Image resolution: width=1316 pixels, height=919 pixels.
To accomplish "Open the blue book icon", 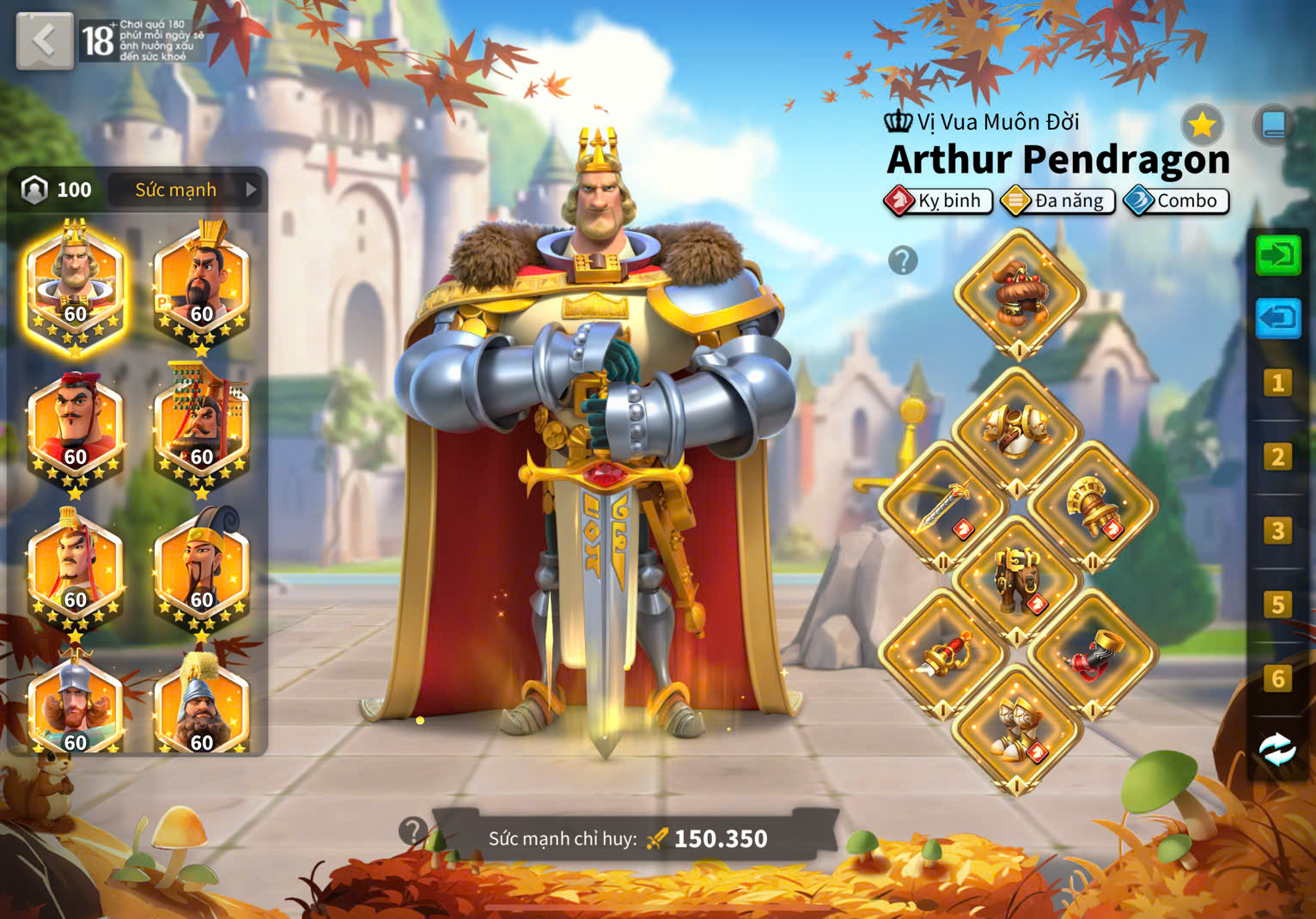I will click(1273, 126).
